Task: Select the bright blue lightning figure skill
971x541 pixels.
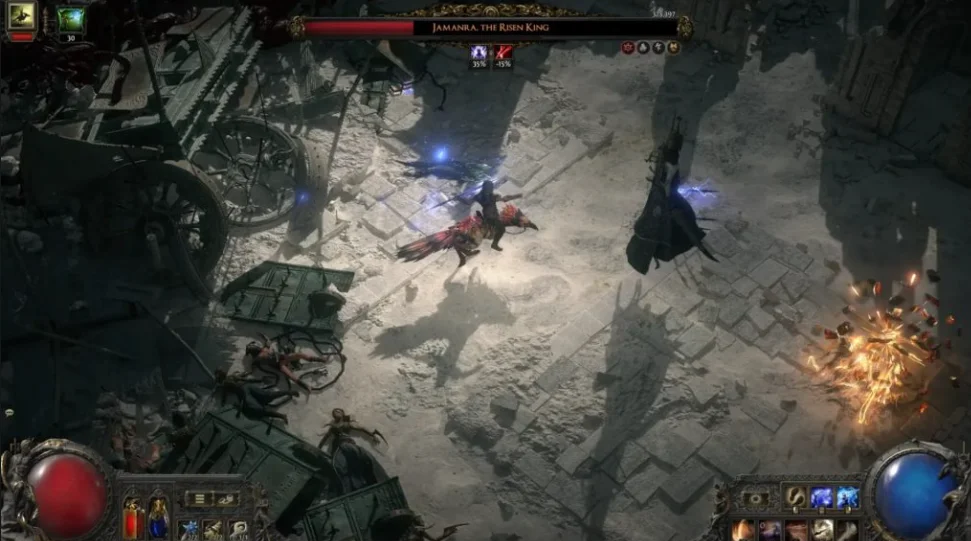Action: [x=848, y=496]
